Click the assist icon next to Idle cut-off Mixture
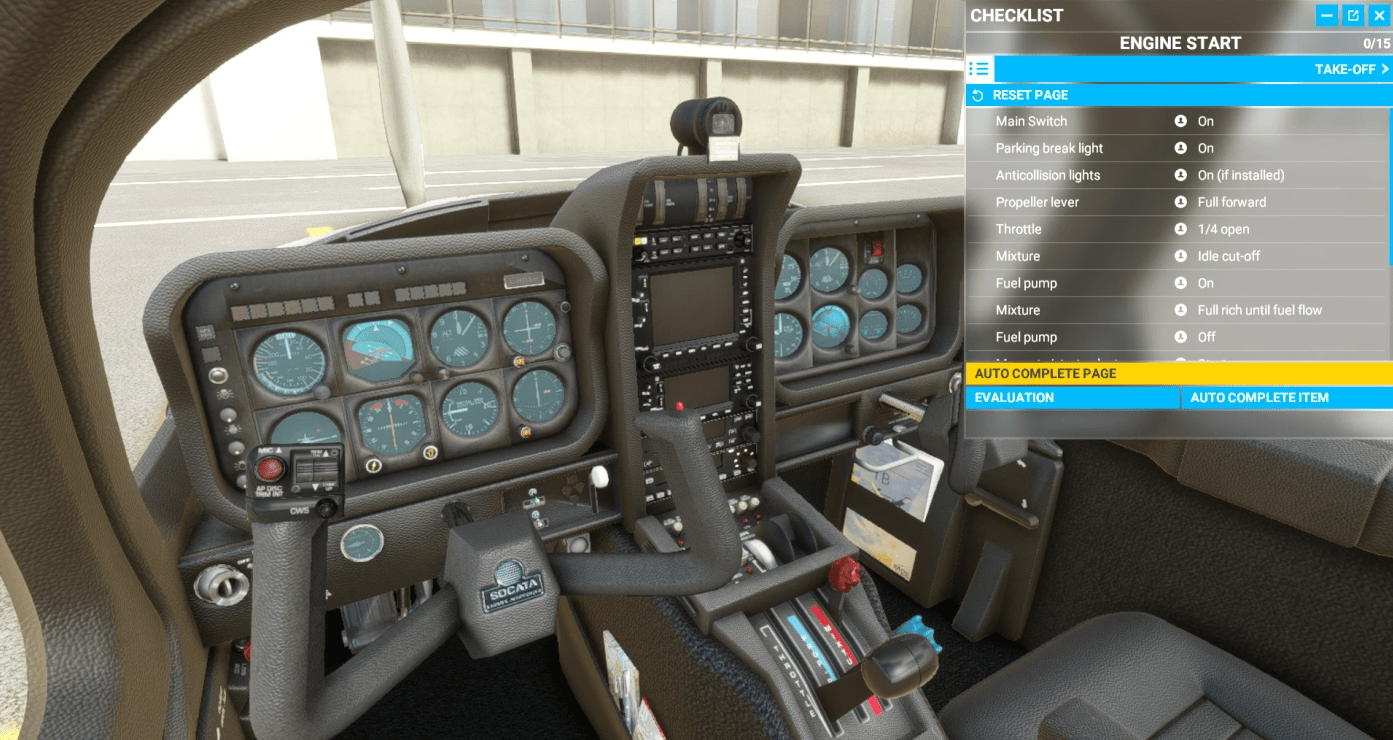Image resolution: width=1393 pixels, height=740 pixels. coord(1181,256)
